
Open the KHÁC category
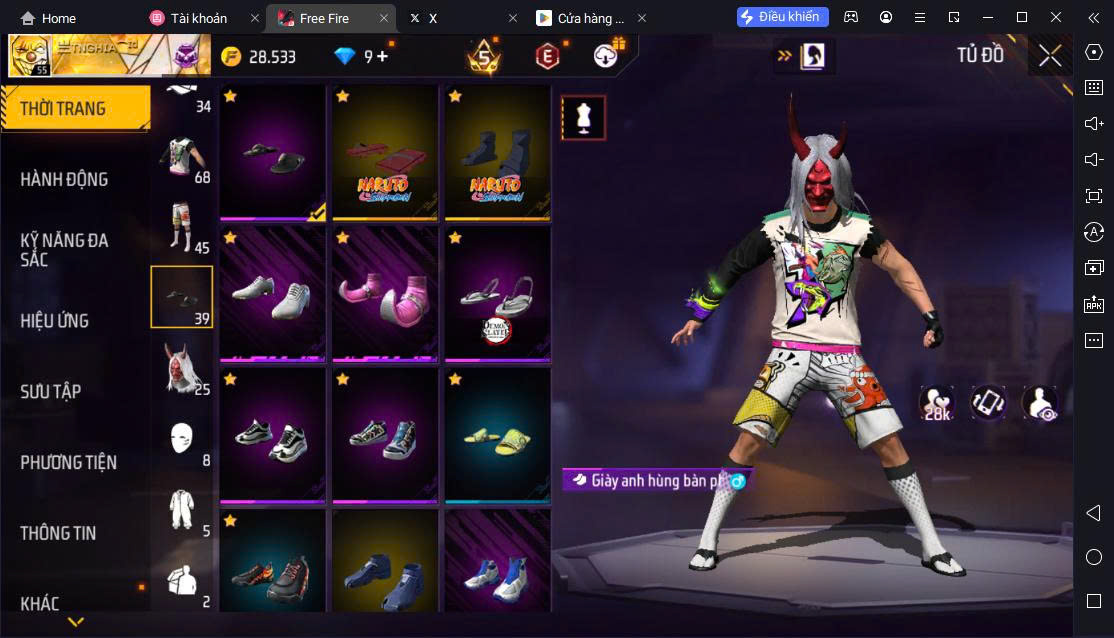[x=40, y=603]
